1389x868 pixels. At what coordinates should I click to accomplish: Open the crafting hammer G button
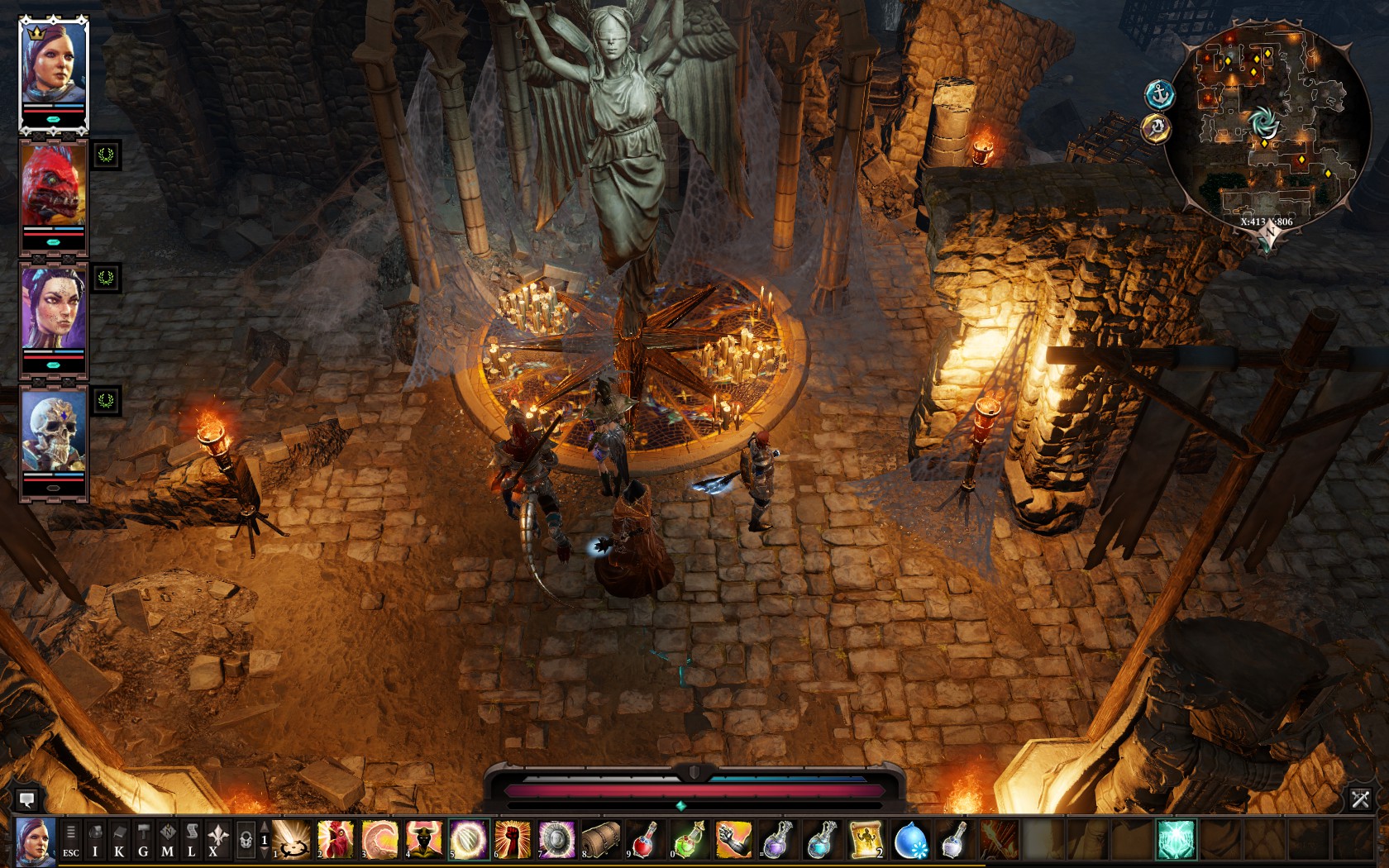(143, 840)
